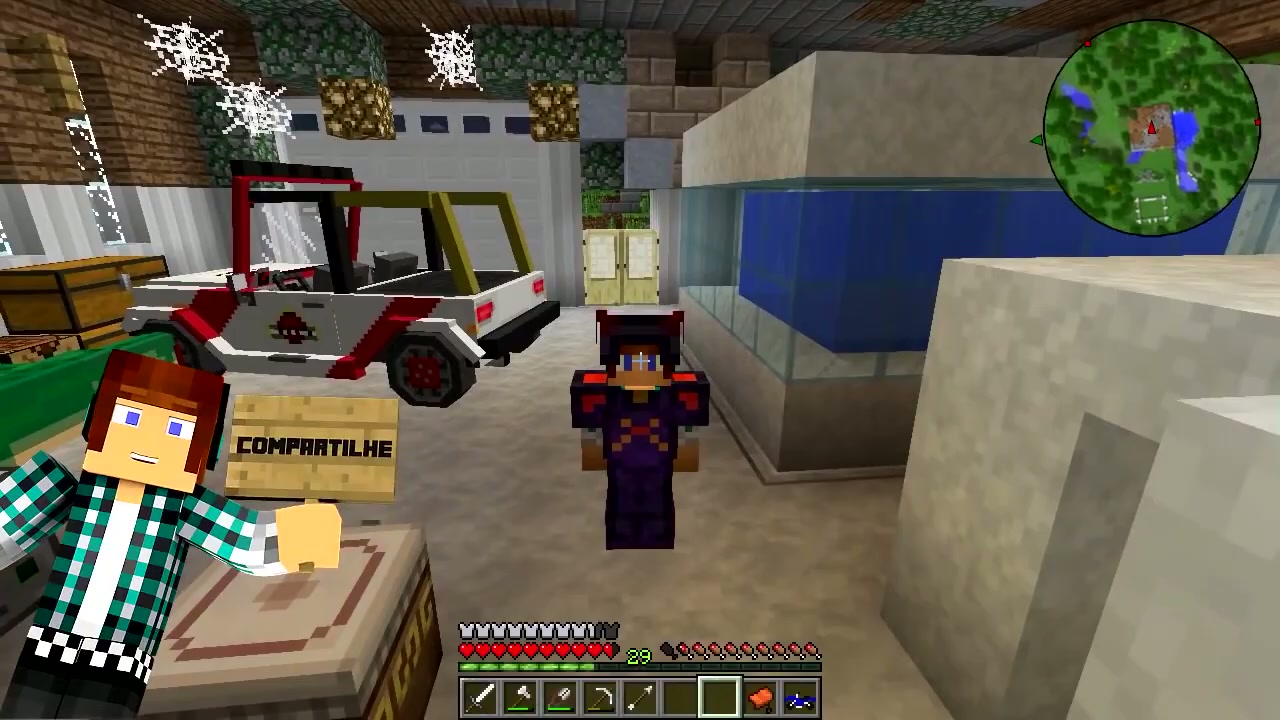Click the last half heart in the health bar
The width and height of the screenshot is (1280, 720).
(609, 649)
